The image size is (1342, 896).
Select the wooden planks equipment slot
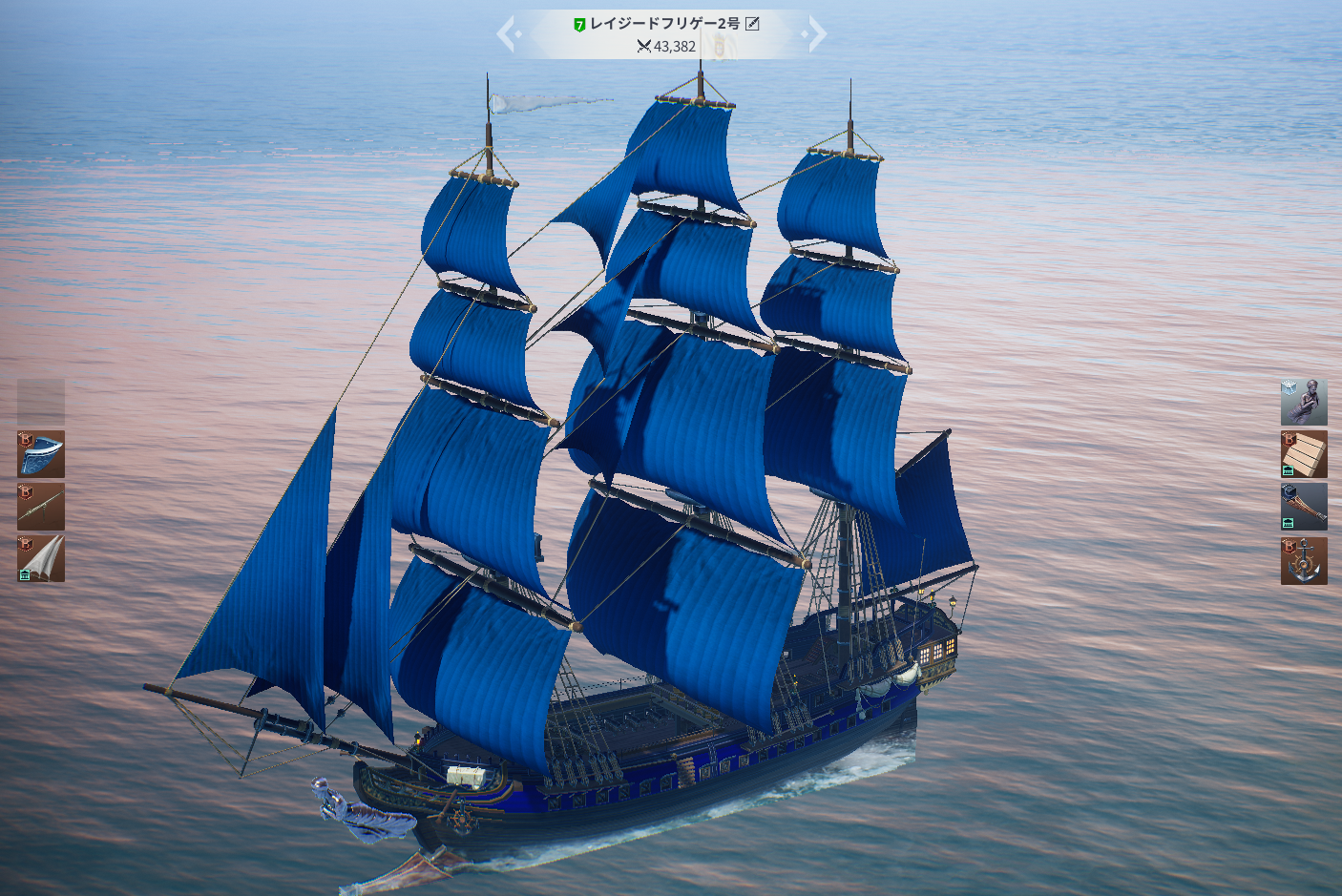pos(1303,454)
